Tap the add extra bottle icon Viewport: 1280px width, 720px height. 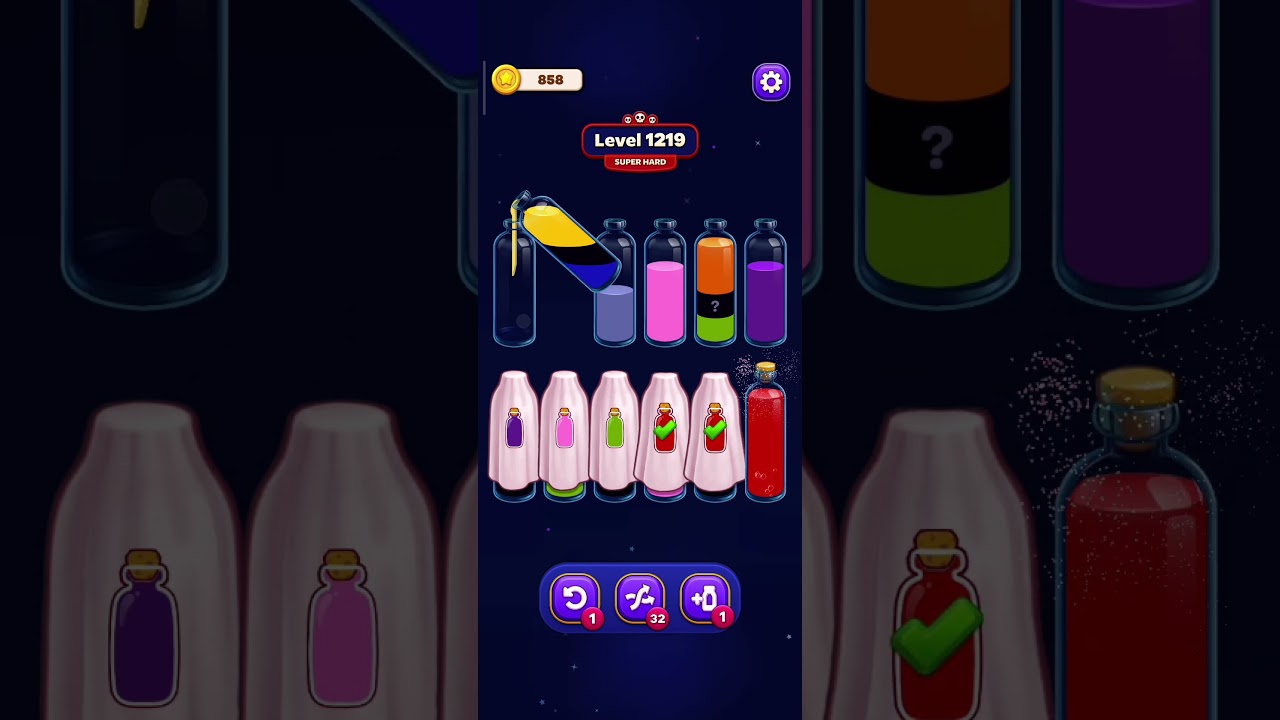pyautogui.click(x=705, y=598)
